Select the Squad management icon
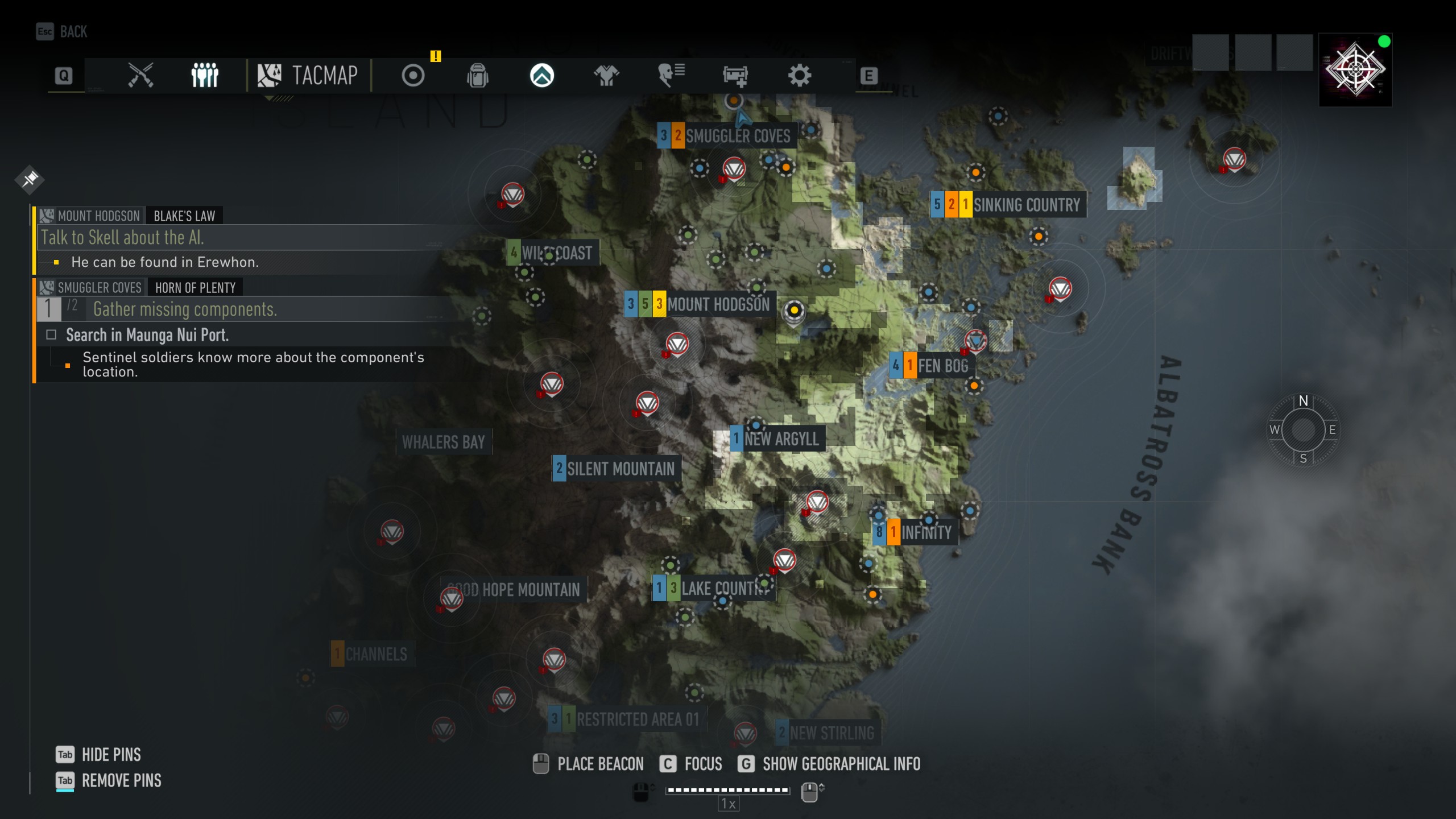The height and width of the screenshot is (819, 1456). click(x=205, y=75)
